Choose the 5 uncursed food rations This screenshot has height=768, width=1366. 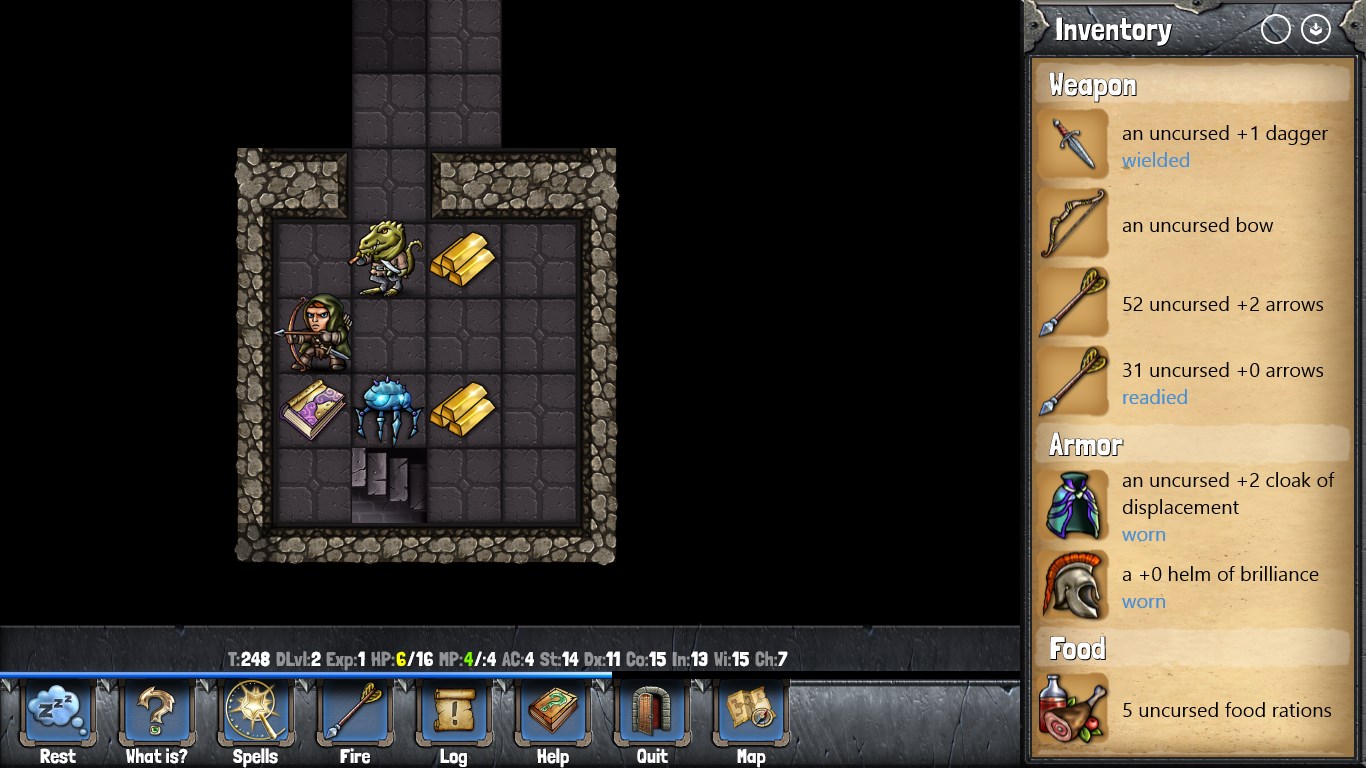point(1190,710)
